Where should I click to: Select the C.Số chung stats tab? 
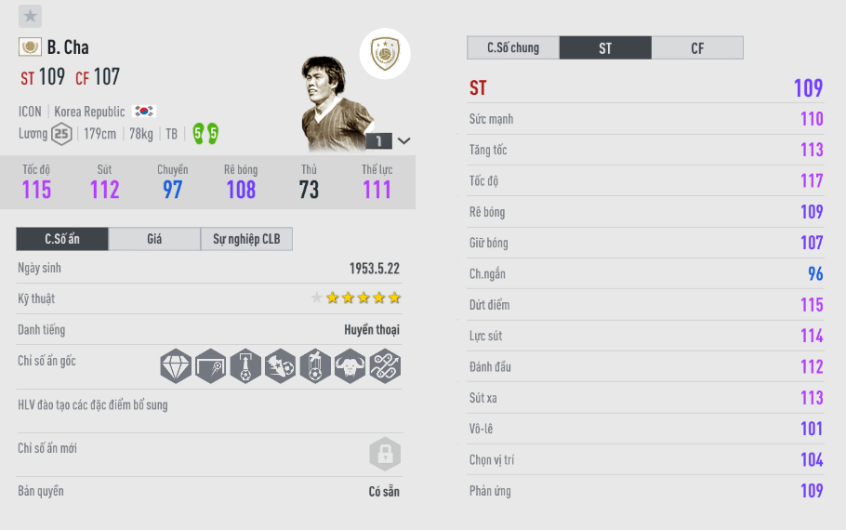point(513,48)
